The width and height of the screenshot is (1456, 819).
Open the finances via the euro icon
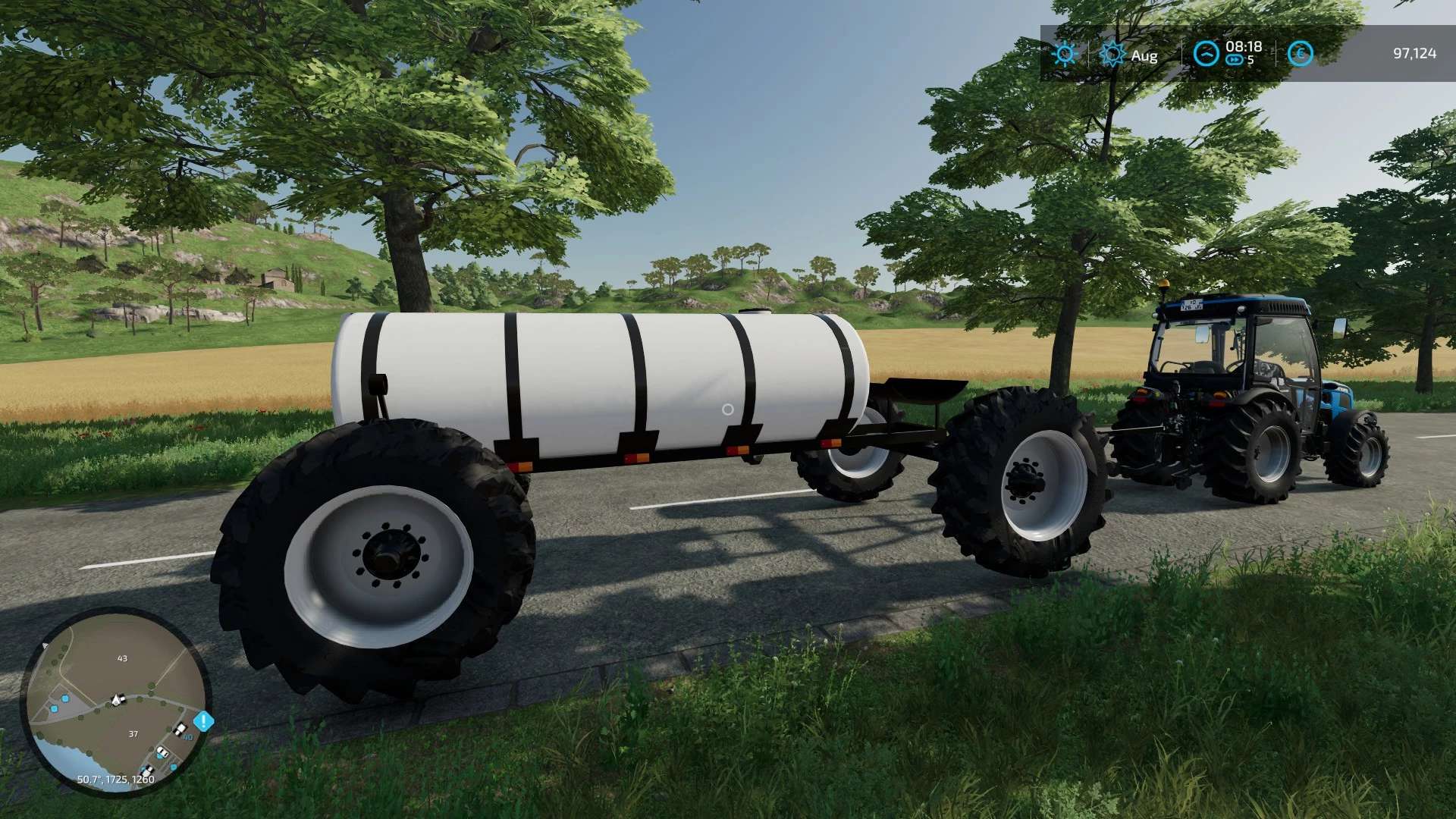pyautogui.click(x=1299, y=54)
